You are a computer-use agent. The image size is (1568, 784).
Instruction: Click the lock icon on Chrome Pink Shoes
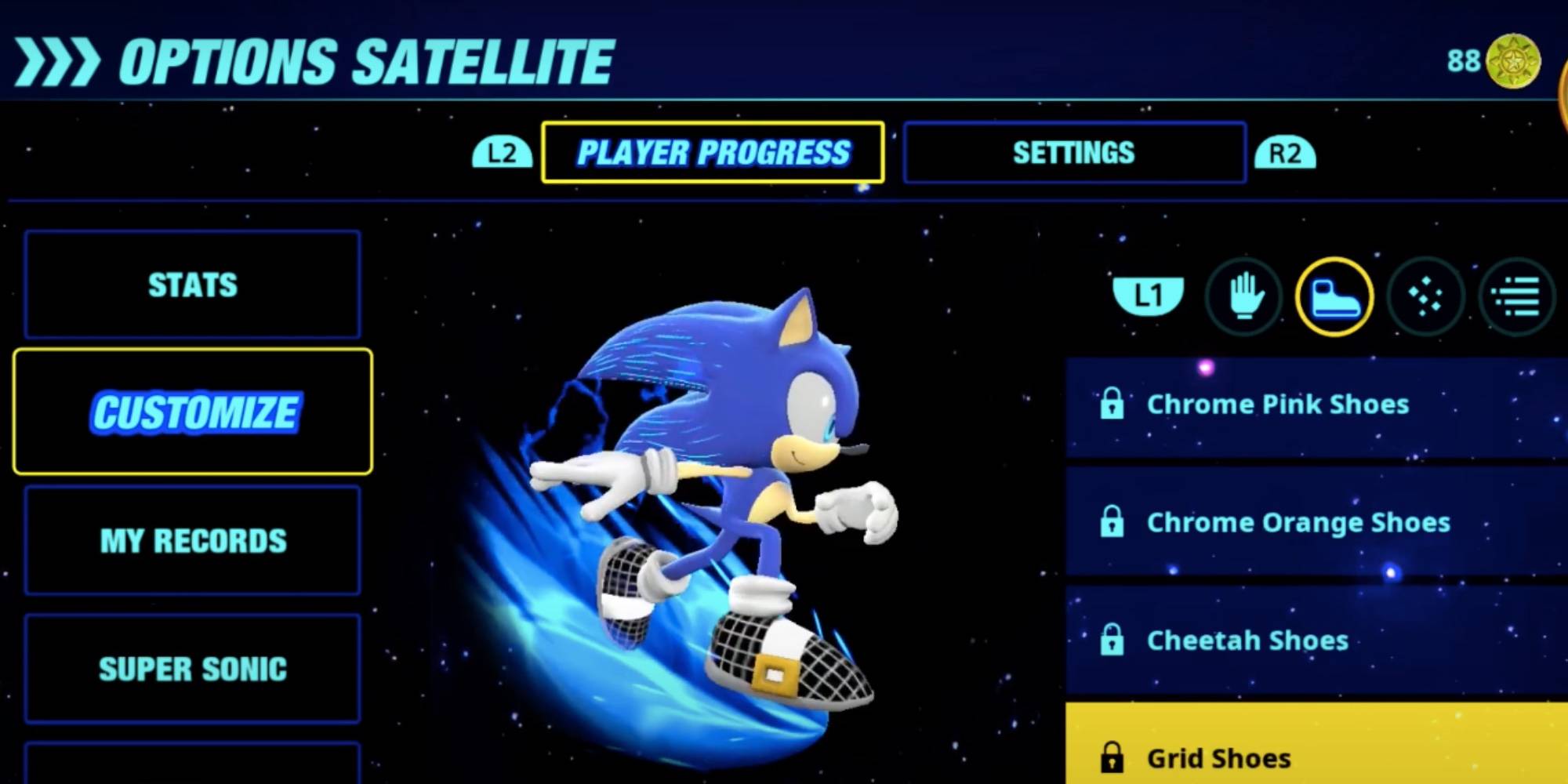1111,405
